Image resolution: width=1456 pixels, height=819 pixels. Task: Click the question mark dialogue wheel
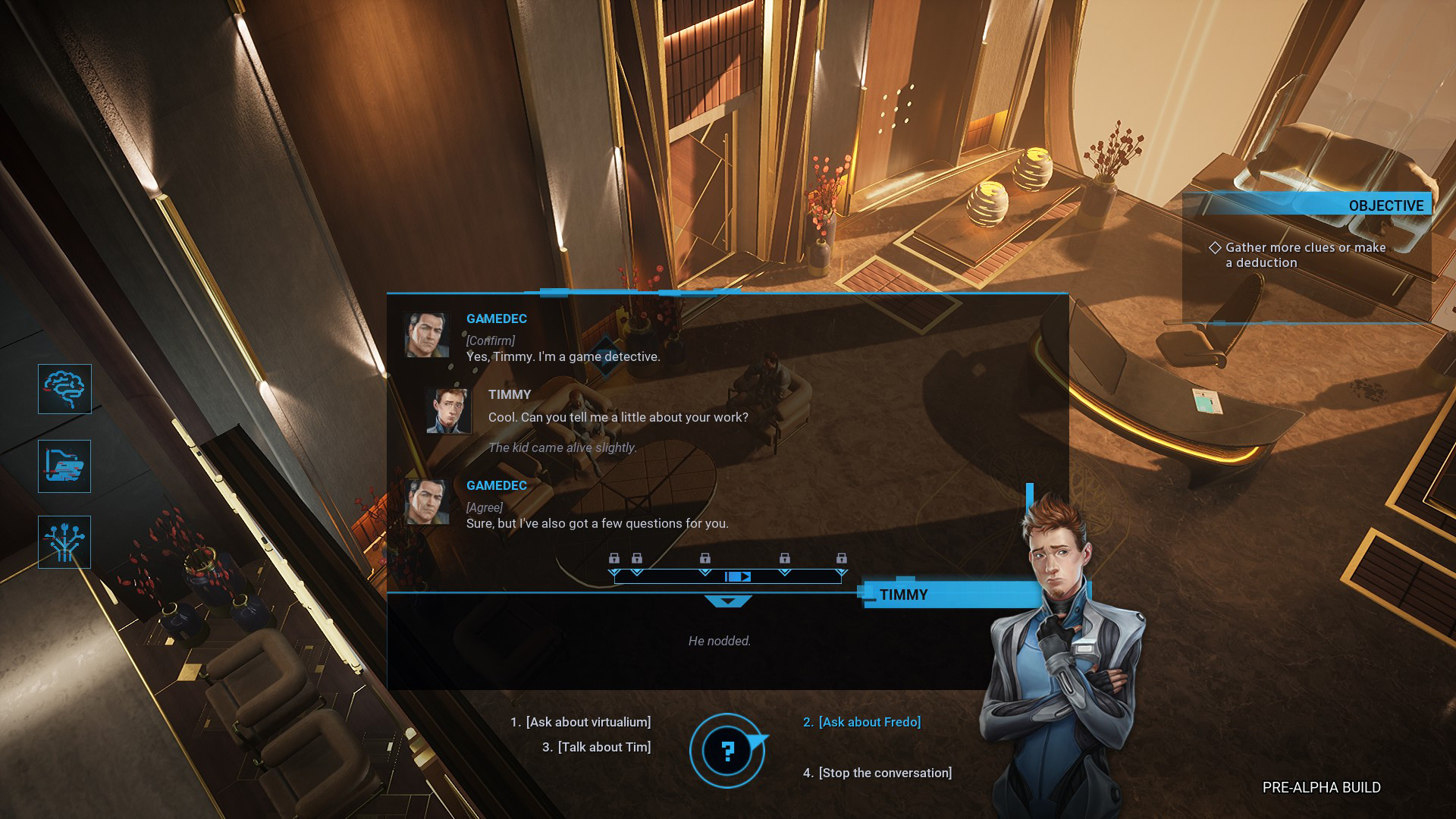tap(727, 751)
